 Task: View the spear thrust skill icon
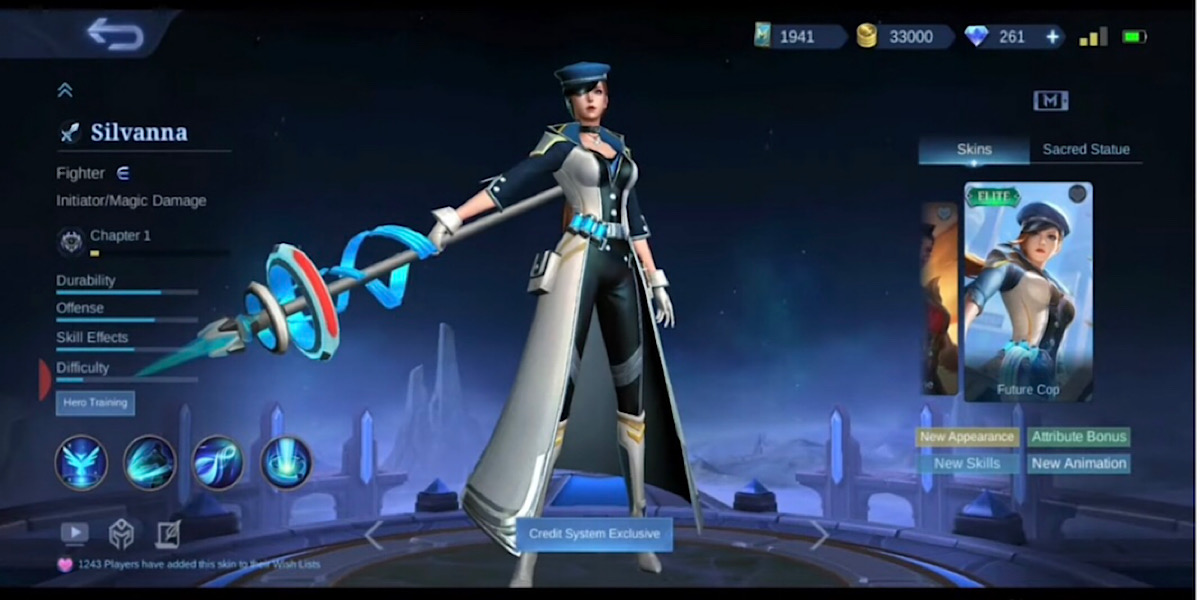(x=150, y=462)
